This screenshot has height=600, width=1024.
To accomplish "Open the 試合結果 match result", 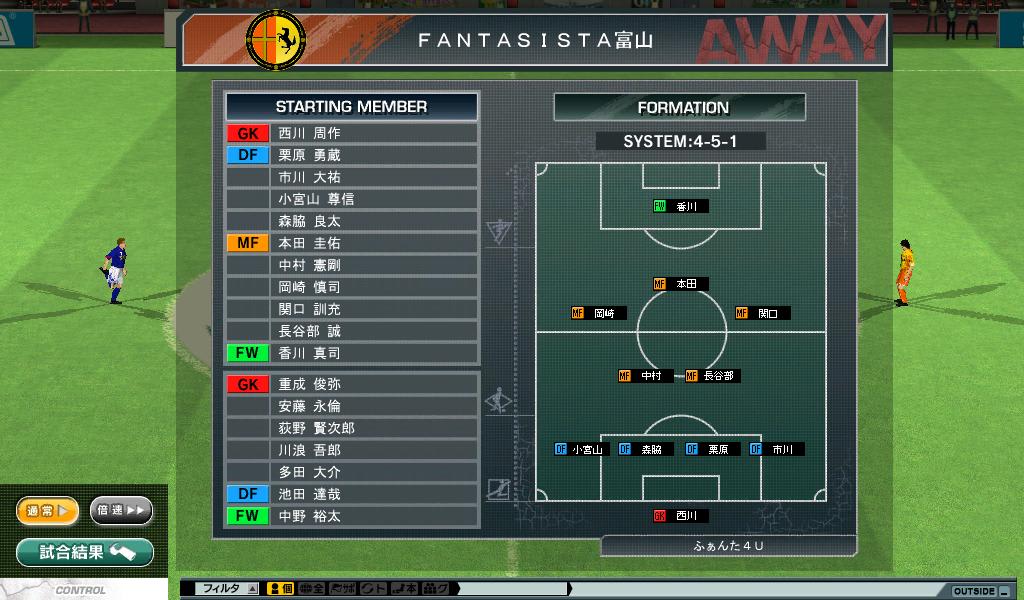I will [85, 552].
